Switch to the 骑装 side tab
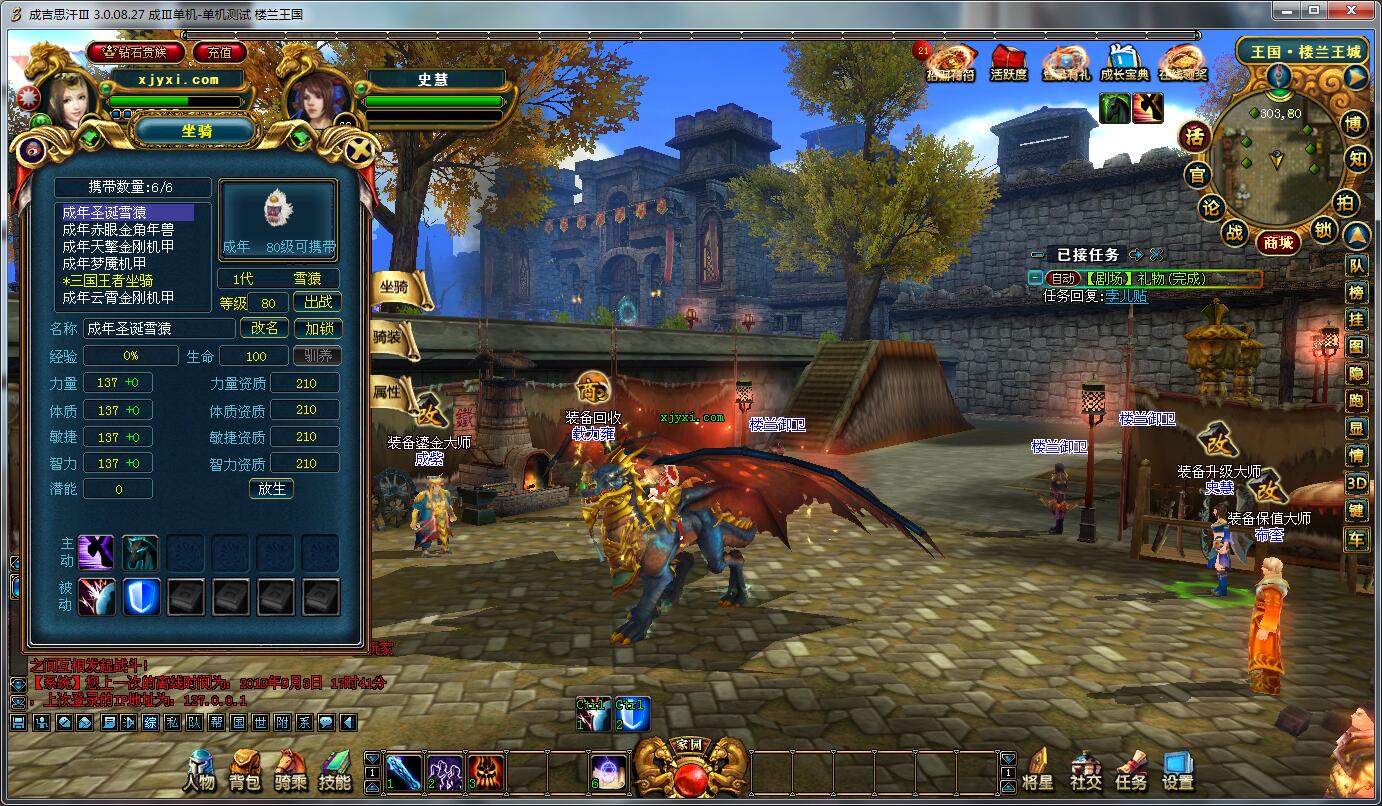The image size is (1382, 806). (391, 338)
